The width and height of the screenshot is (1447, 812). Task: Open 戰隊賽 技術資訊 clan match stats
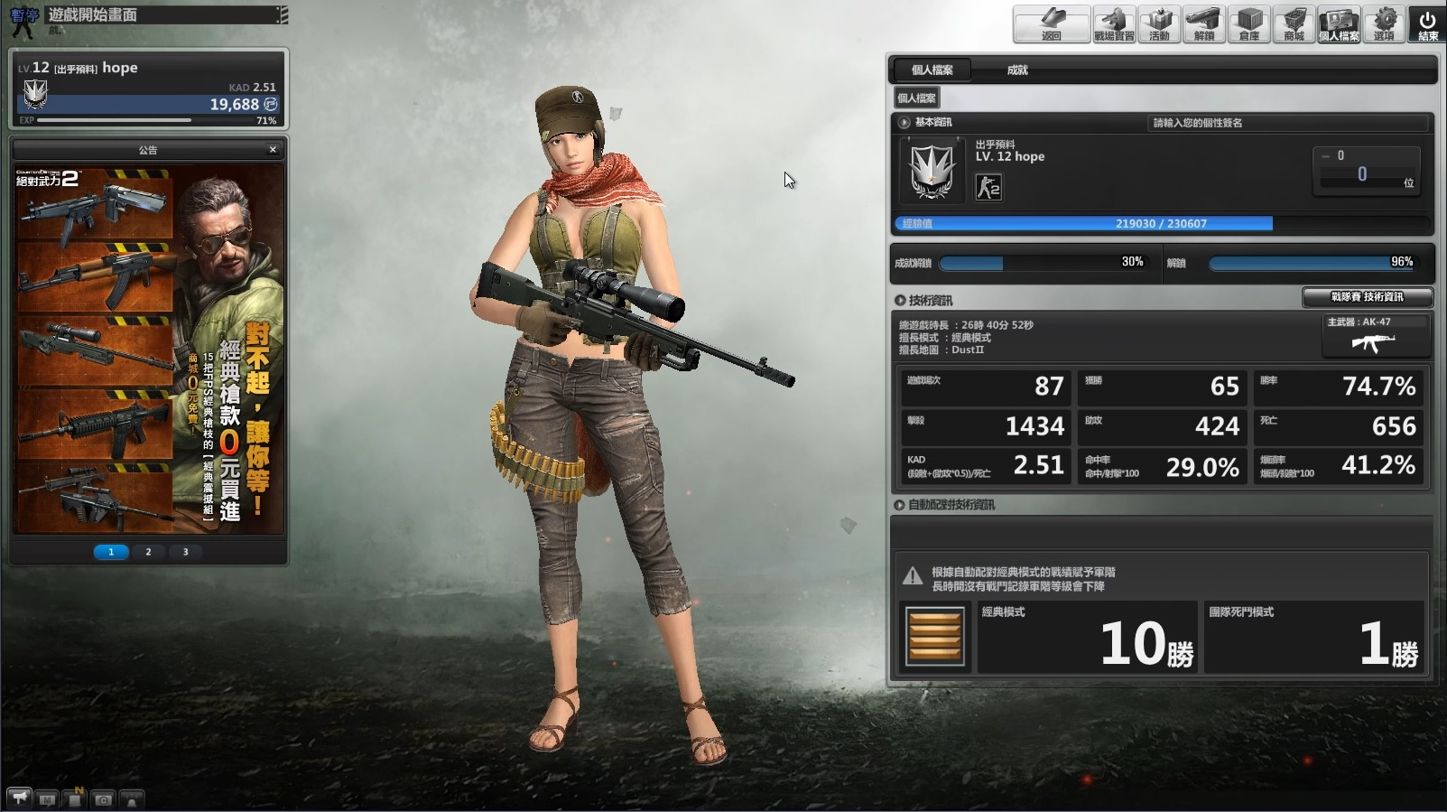1367,297
